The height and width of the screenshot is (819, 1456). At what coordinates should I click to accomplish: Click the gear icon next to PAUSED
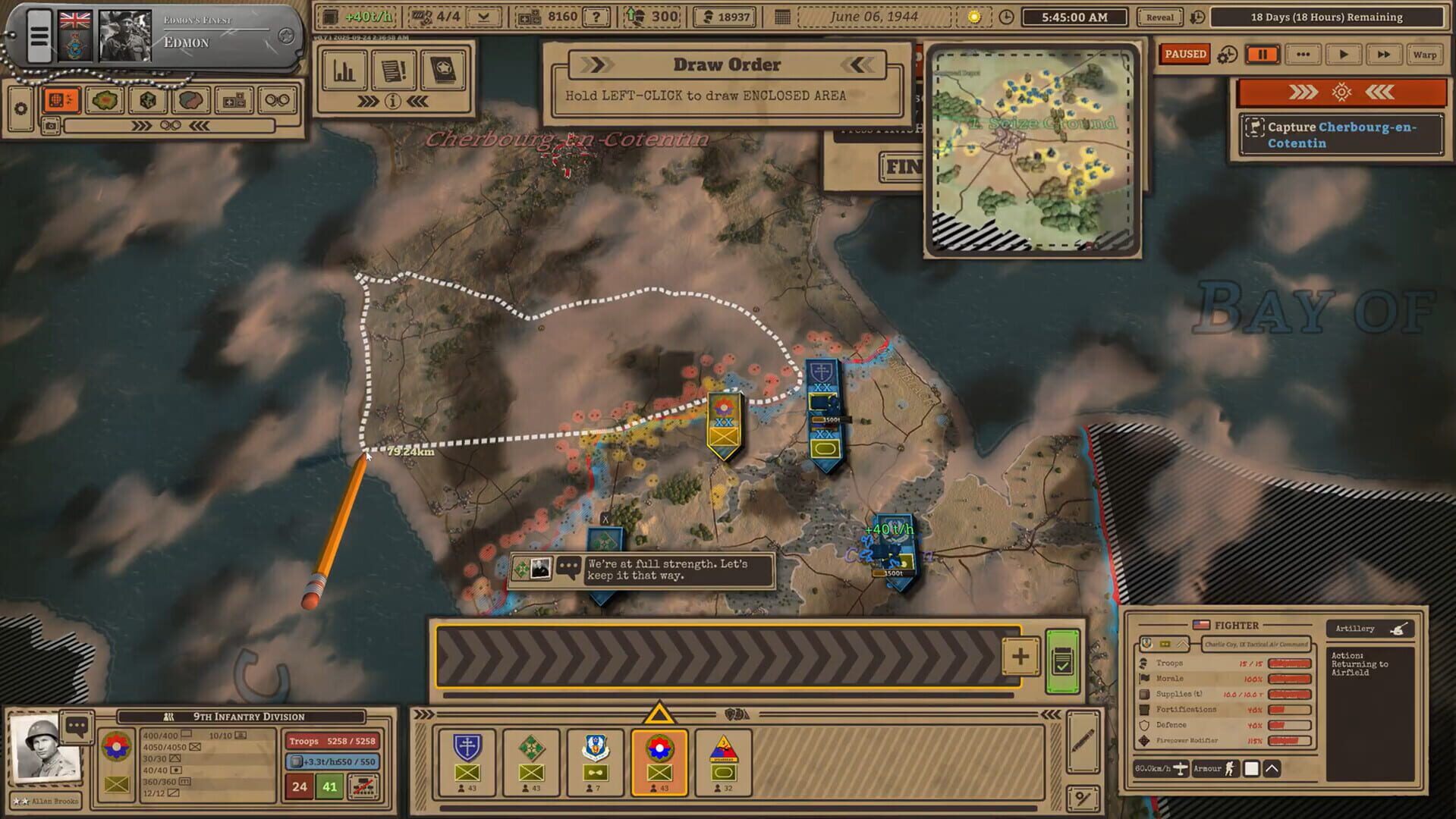1227,54
